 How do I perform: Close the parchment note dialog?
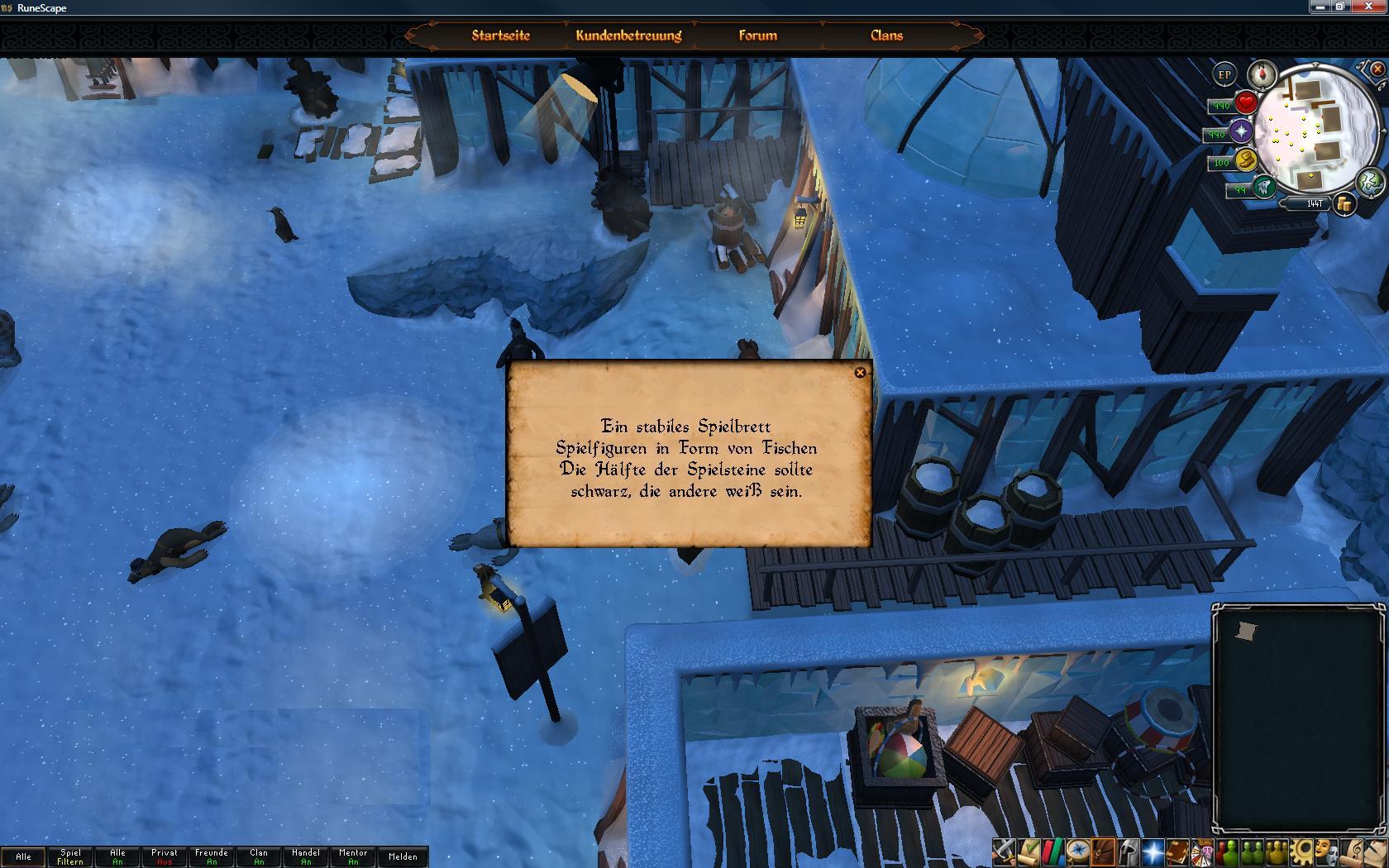tap(860, 373)
